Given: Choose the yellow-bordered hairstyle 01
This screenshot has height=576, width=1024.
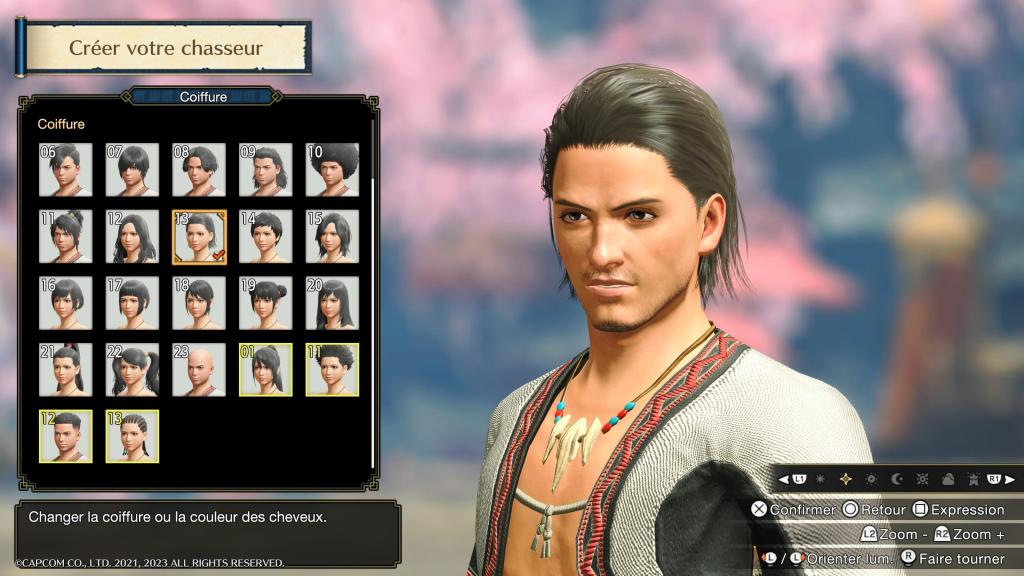Looking at the screenshot, I should pos(265,369).
